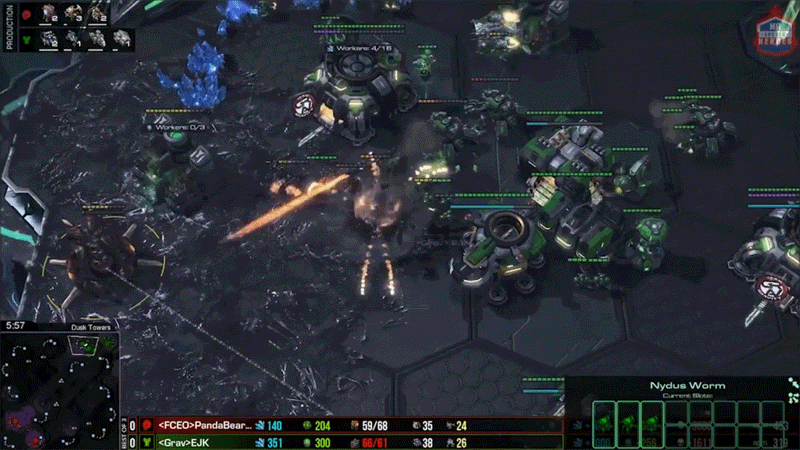The image size is (800, 450).
Task: Click the Nydus Worm panel title
Action: point(673,385)
